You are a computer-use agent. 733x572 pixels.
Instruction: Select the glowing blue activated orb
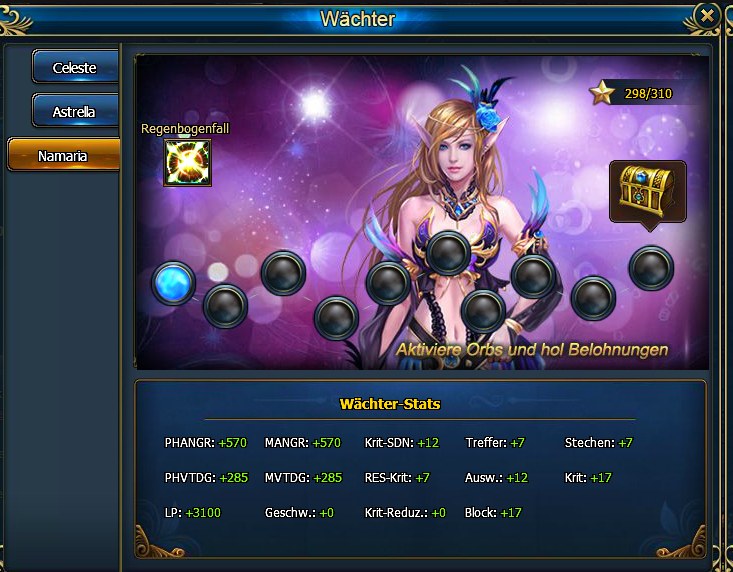point(175,283)
